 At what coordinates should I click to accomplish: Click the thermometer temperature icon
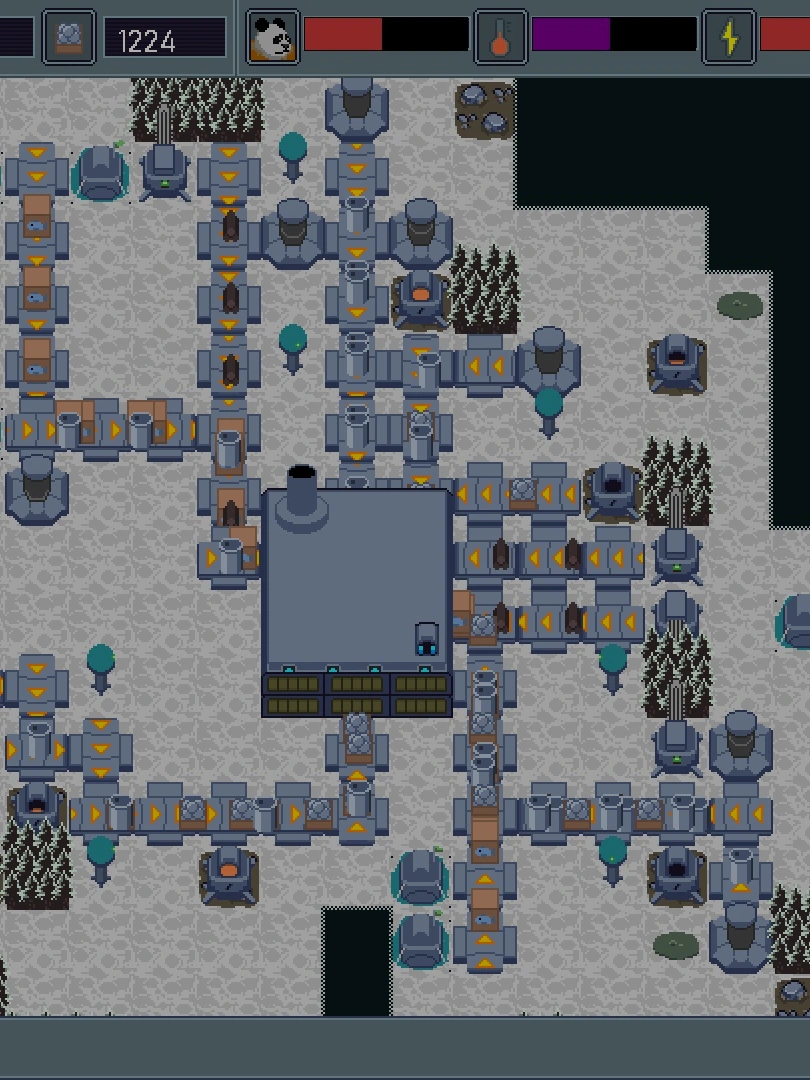pos(500,38)
